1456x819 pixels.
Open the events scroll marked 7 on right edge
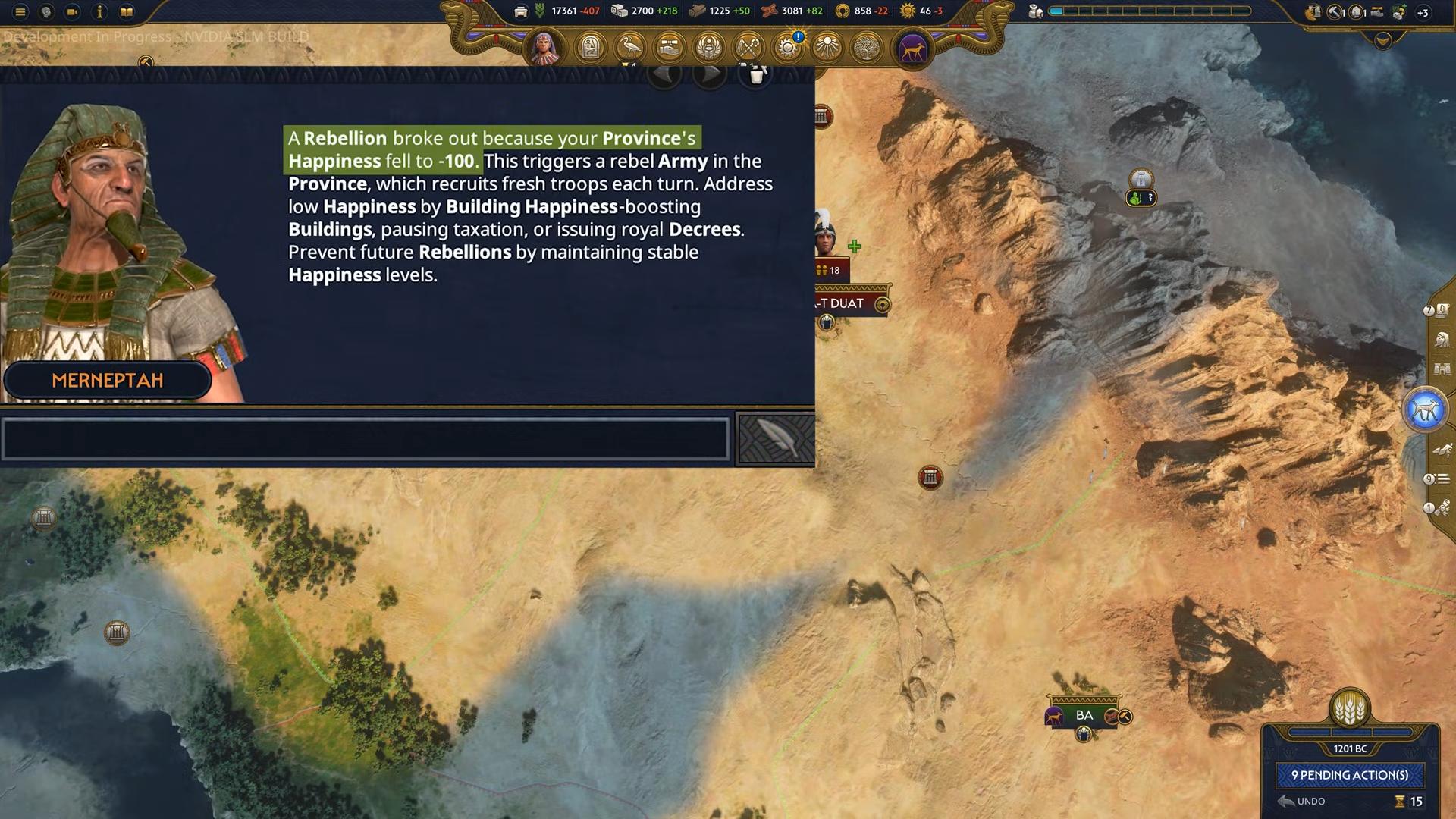click(1440, 312)
